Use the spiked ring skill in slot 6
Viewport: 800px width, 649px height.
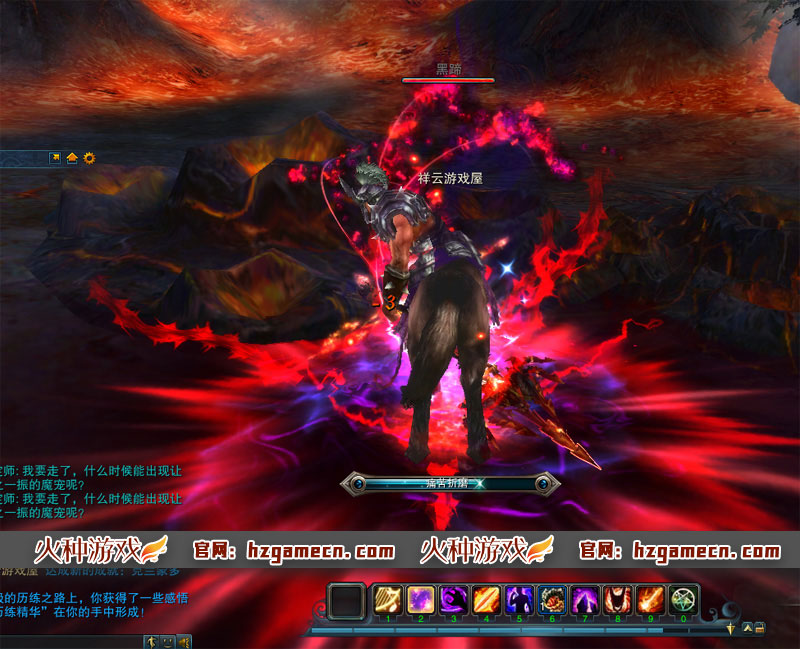coord(552,600)
